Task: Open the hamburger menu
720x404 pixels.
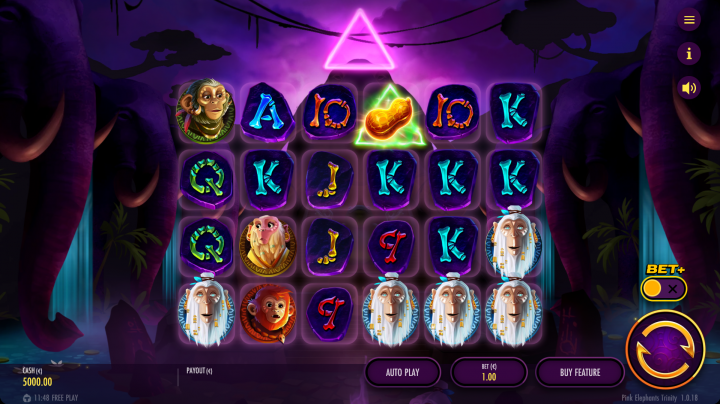Action: click(x=688, y=20)
